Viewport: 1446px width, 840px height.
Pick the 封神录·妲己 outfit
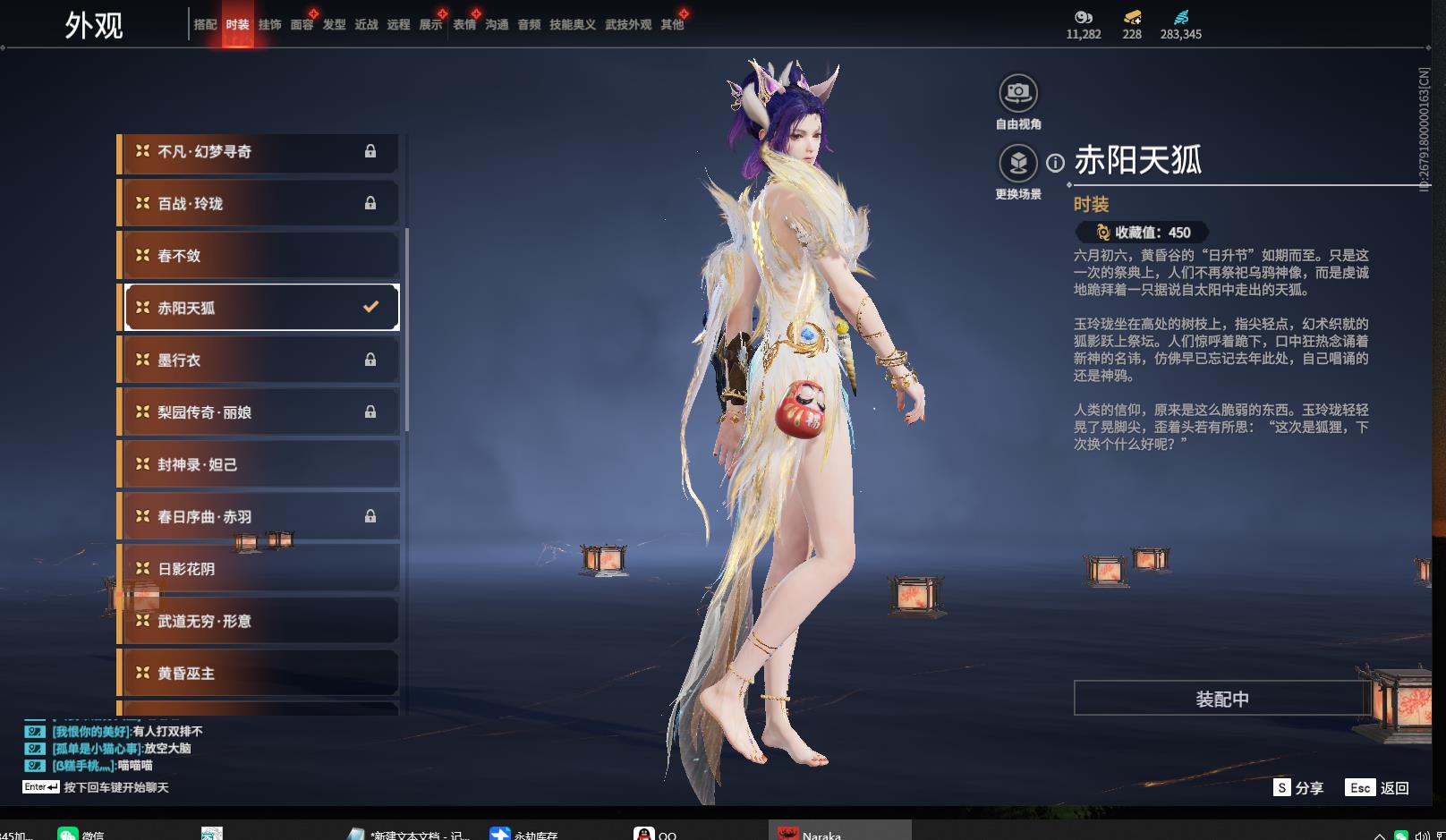(x=259, y=464)
